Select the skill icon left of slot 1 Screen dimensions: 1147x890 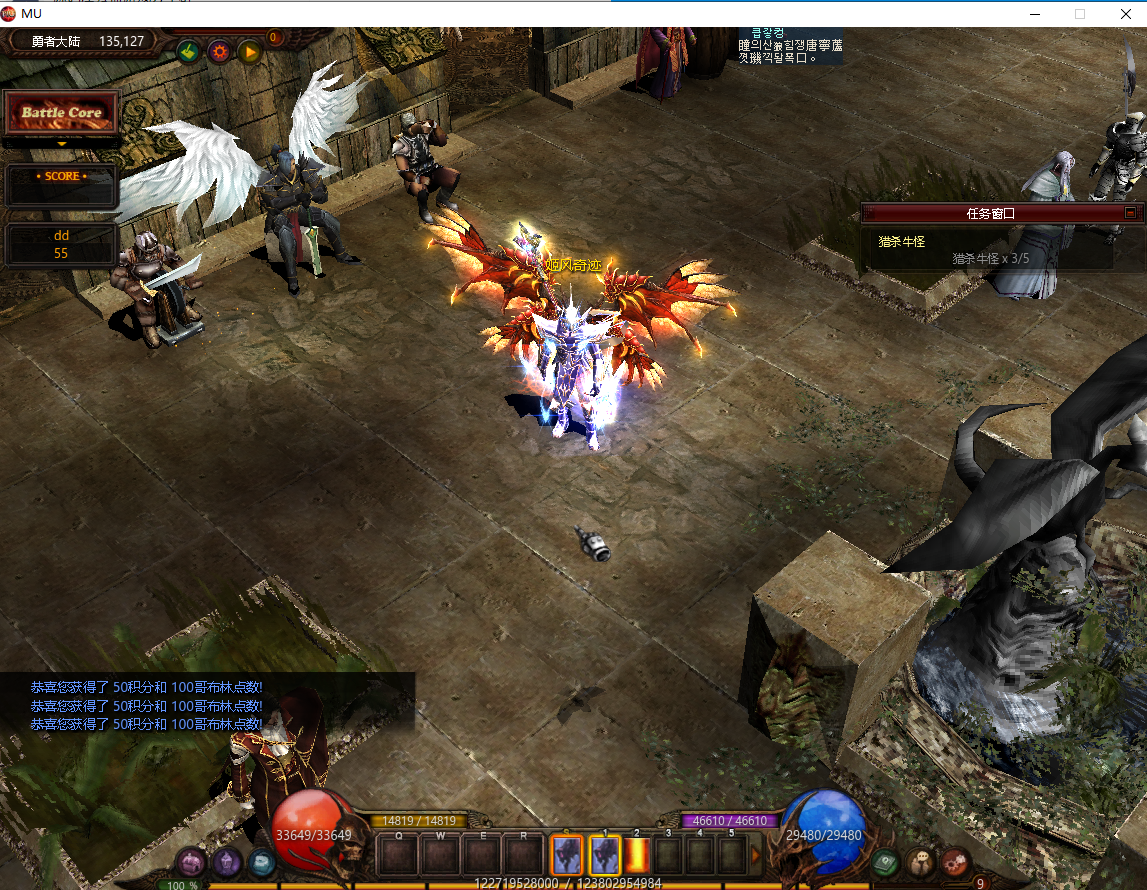(x=567, y=856)
